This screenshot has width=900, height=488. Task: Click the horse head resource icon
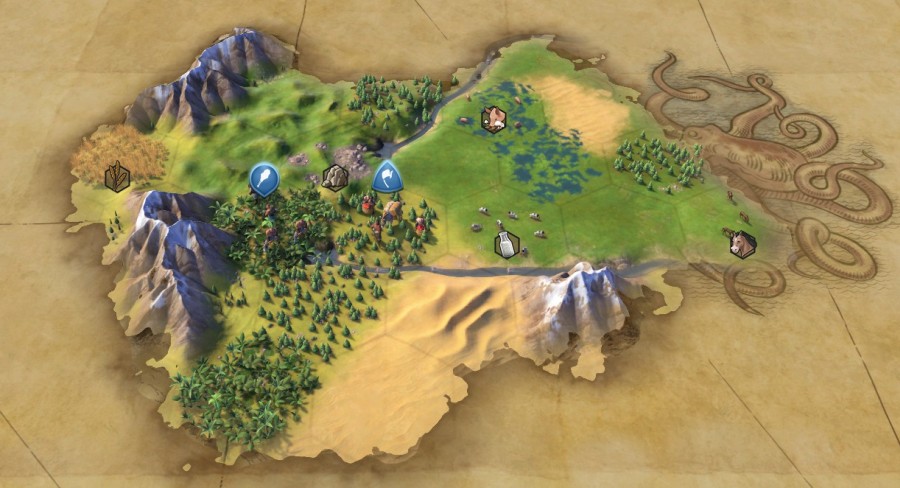[x=742, y=244]
